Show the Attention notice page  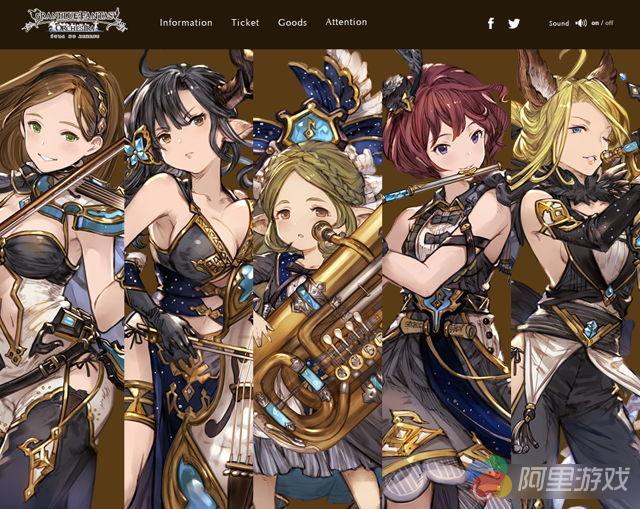346,22
